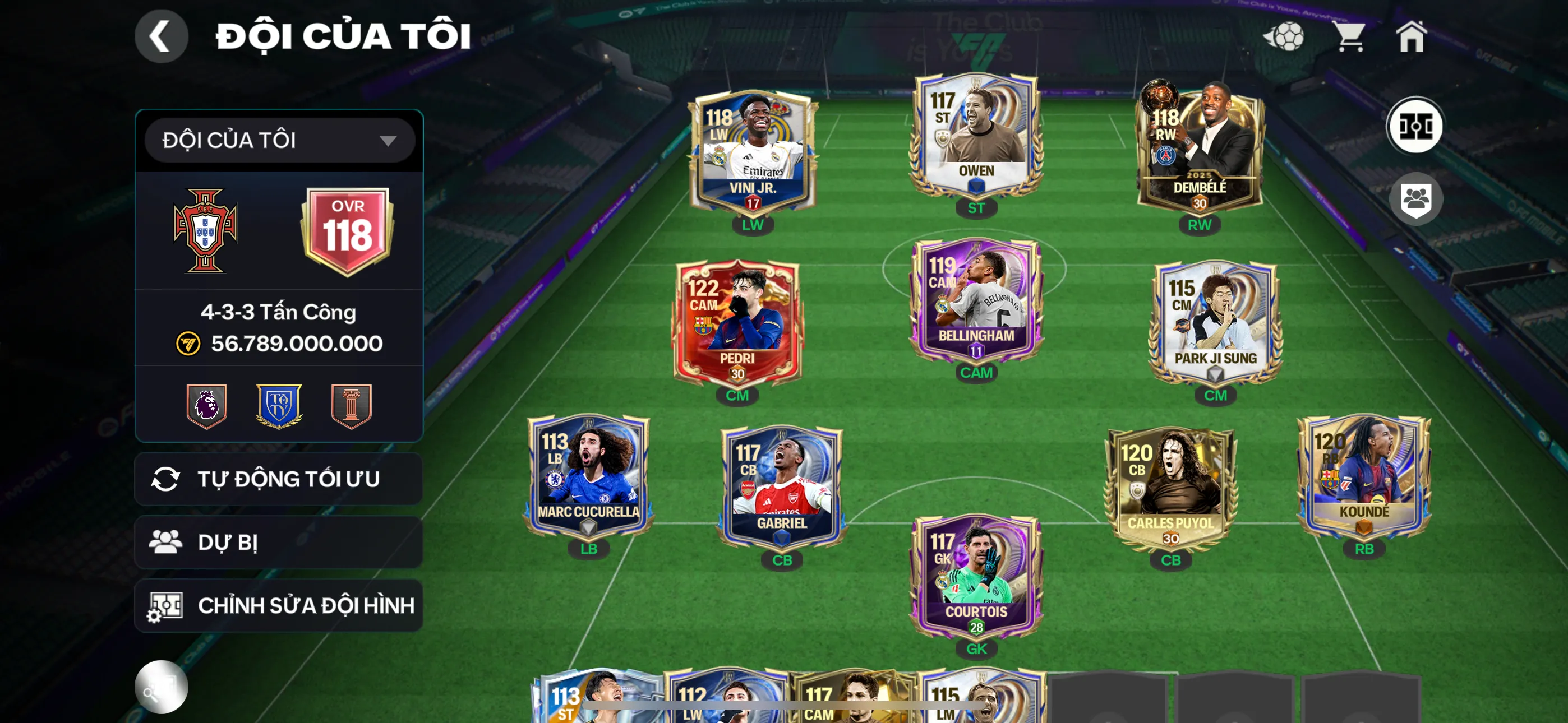Select the Bellingham CAM card
1568x723 pixels.
coord(976,302)
